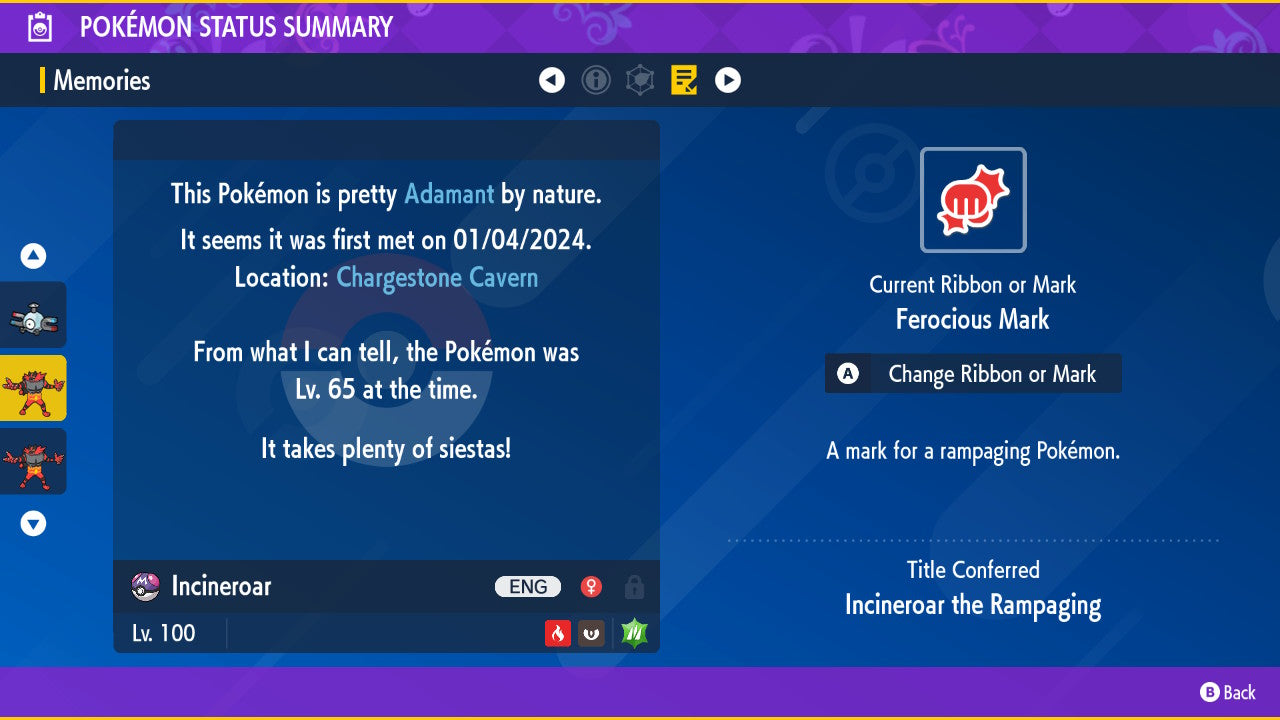
Task: Switch to the info tab icon
Action: point(596,80)
